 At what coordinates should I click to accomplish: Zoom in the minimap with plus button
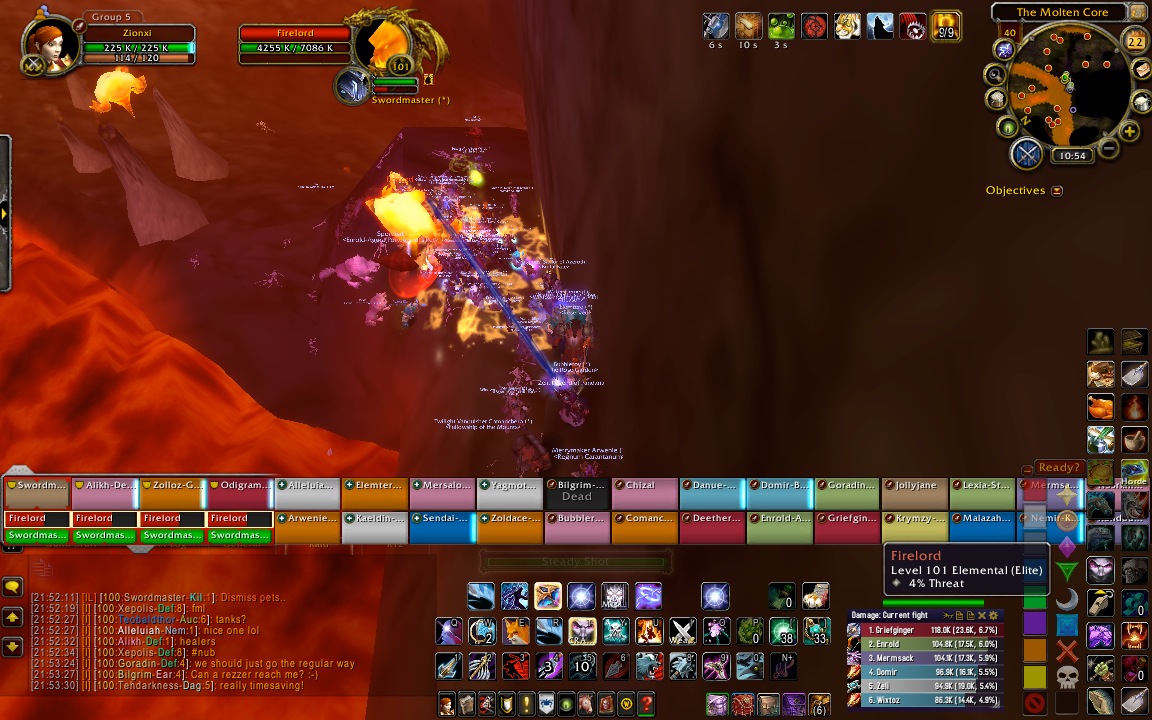pyautogui.click(x=1130, y=131)
